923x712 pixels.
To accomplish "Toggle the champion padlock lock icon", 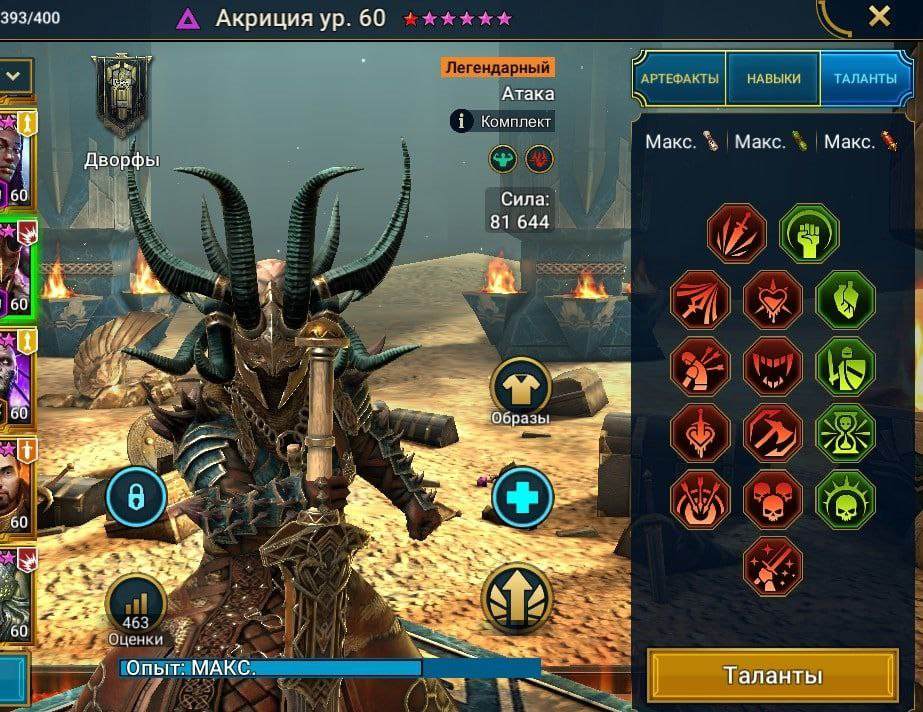I will pos(136,497).
